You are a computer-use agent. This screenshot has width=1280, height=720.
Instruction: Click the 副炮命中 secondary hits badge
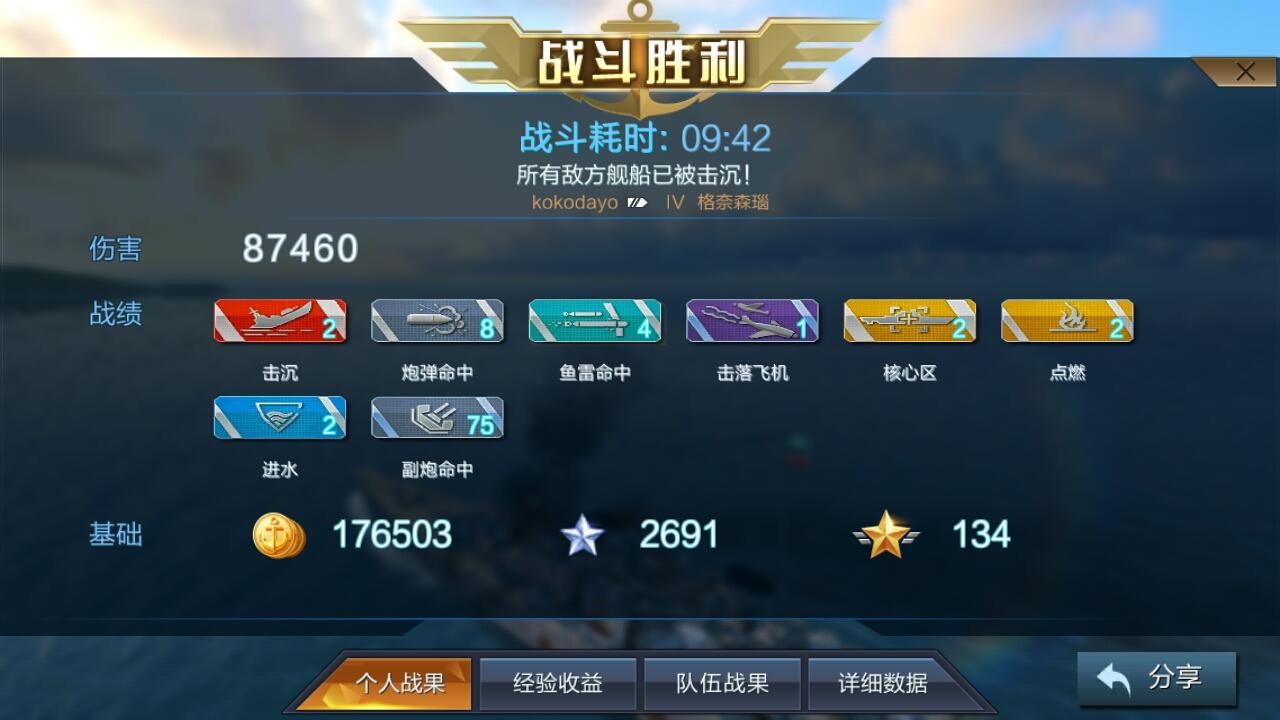point(438,417)
